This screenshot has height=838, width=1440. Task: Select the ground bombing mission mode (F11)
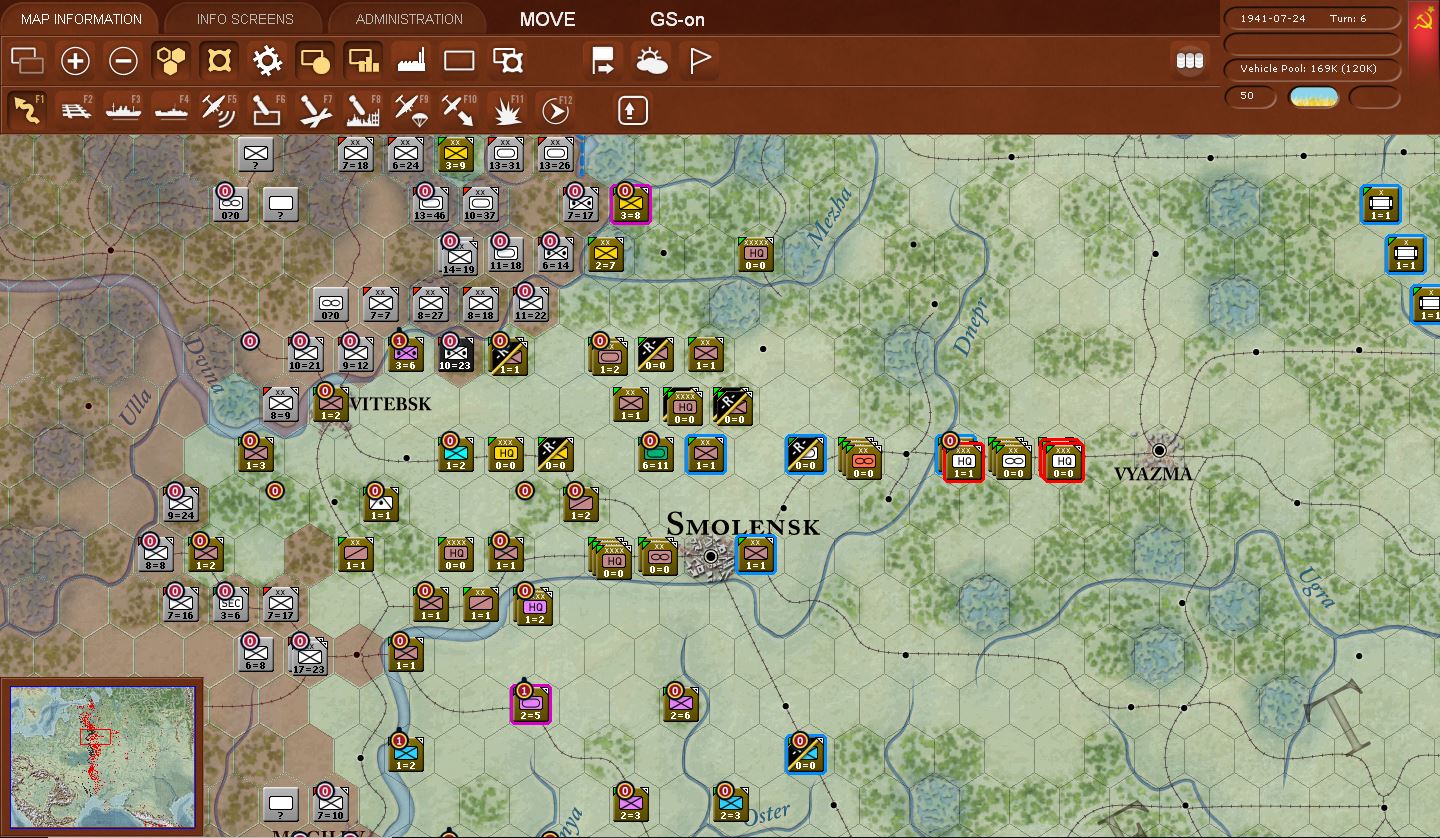pyautogui.click(x=505, y=110)
